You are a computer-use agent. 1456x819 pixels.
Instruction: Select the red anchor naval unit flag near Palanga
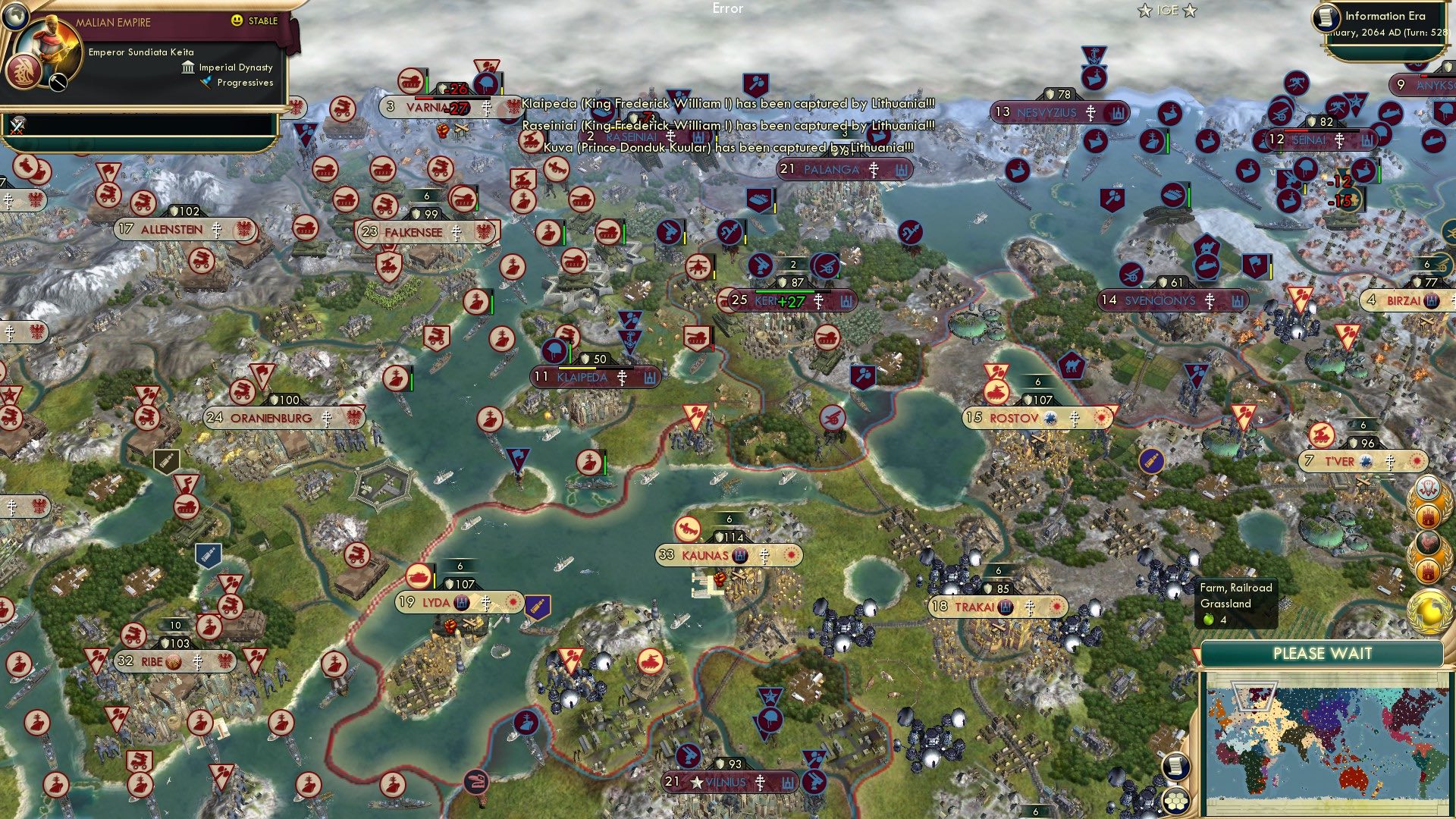click(x=631, y=341)
